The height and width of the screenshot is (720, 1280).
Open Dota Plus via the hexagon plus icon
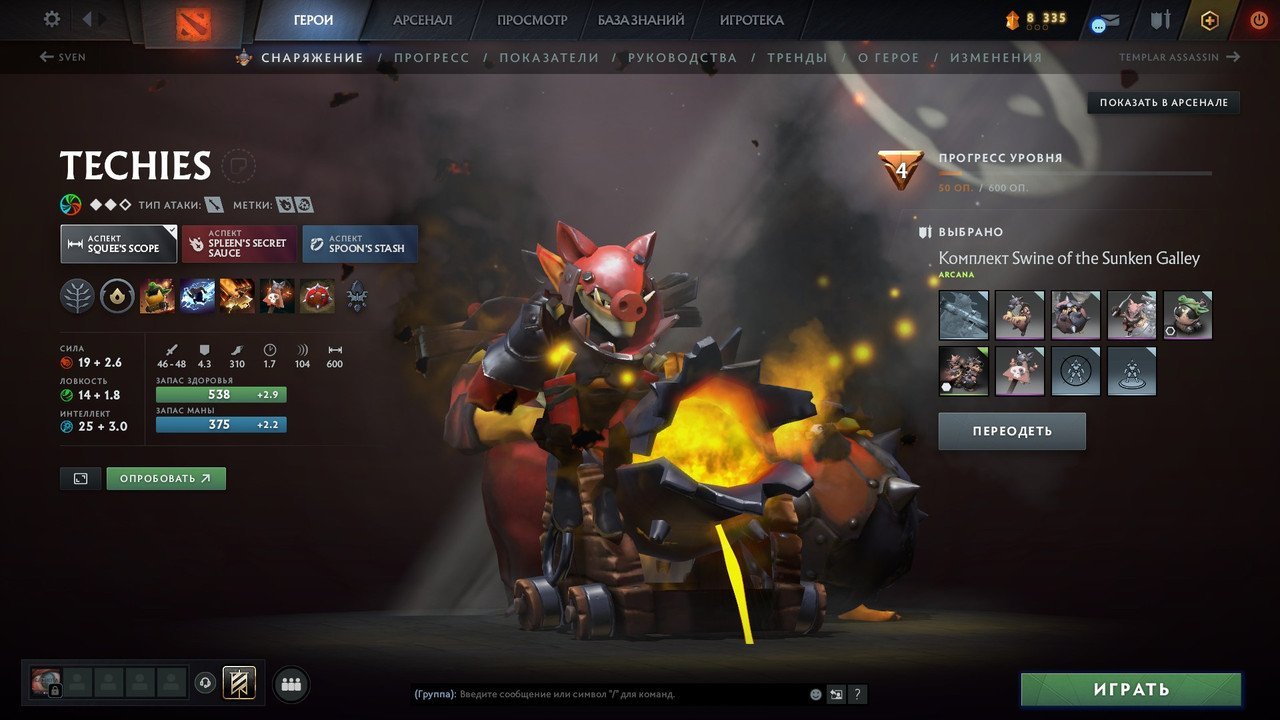pyautogui.click(x=1208, y=20)
